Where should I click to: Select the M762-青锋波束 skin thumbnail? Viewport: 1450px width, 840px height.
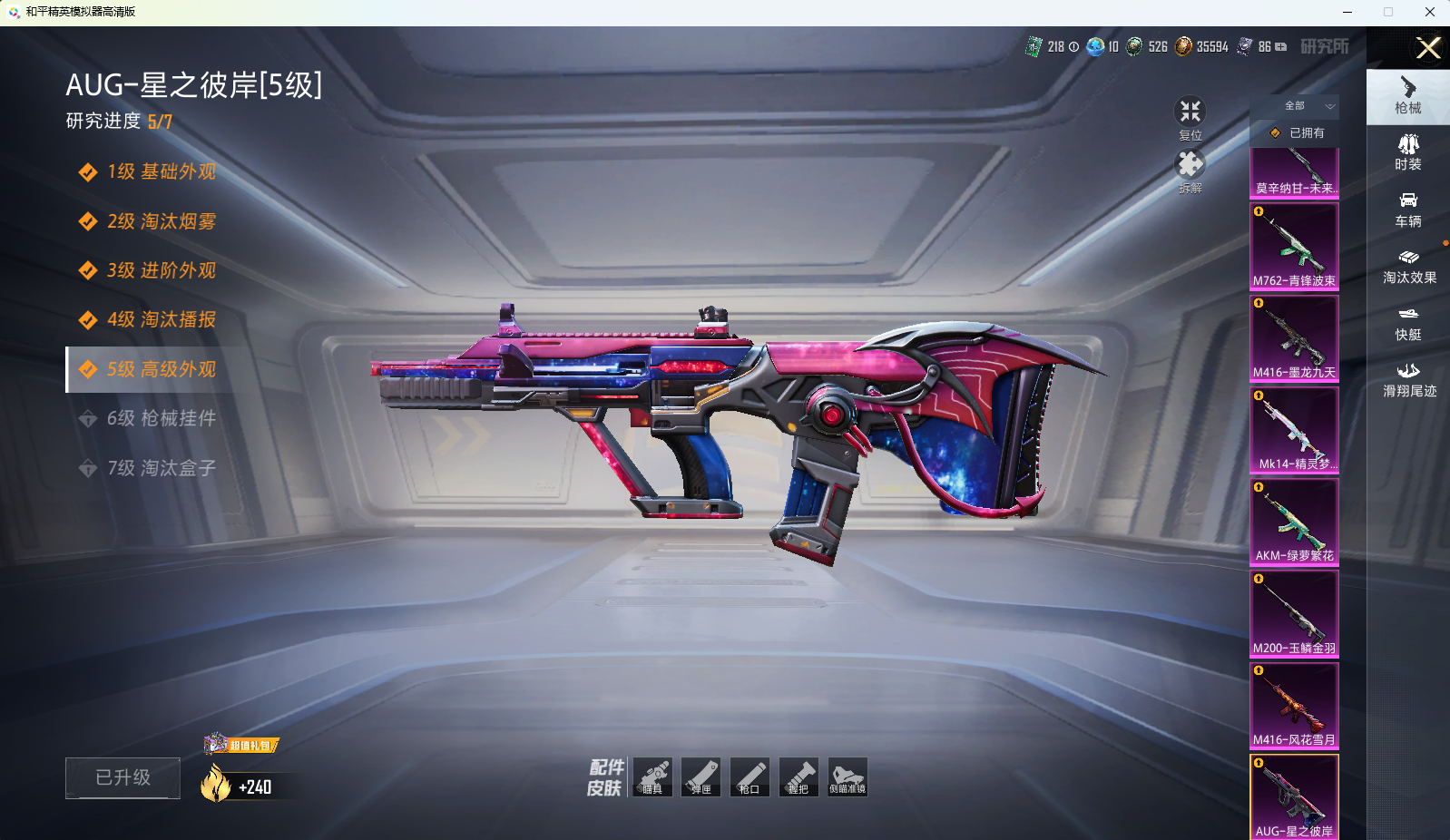pyautogui.click(x=1294, y=246)
